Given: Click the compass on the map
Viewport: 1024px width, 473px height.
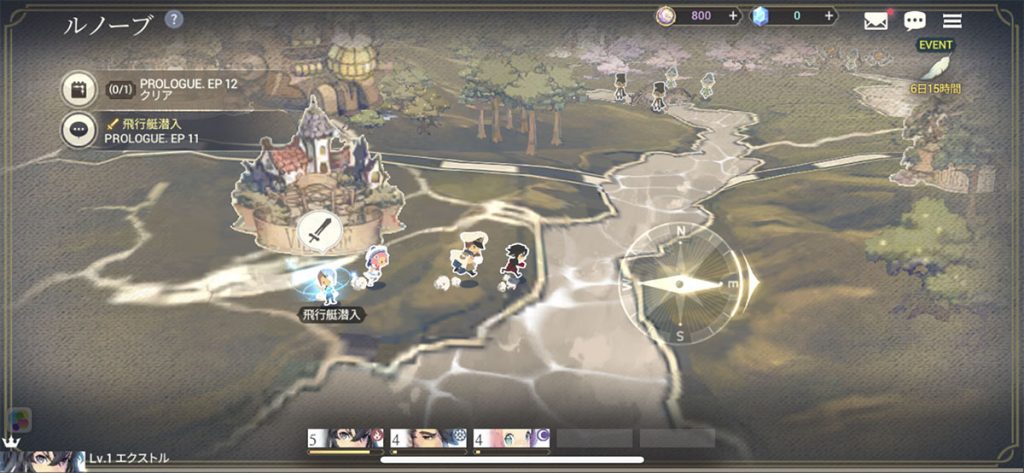Looking at the screenshot, I should point(682,284).
